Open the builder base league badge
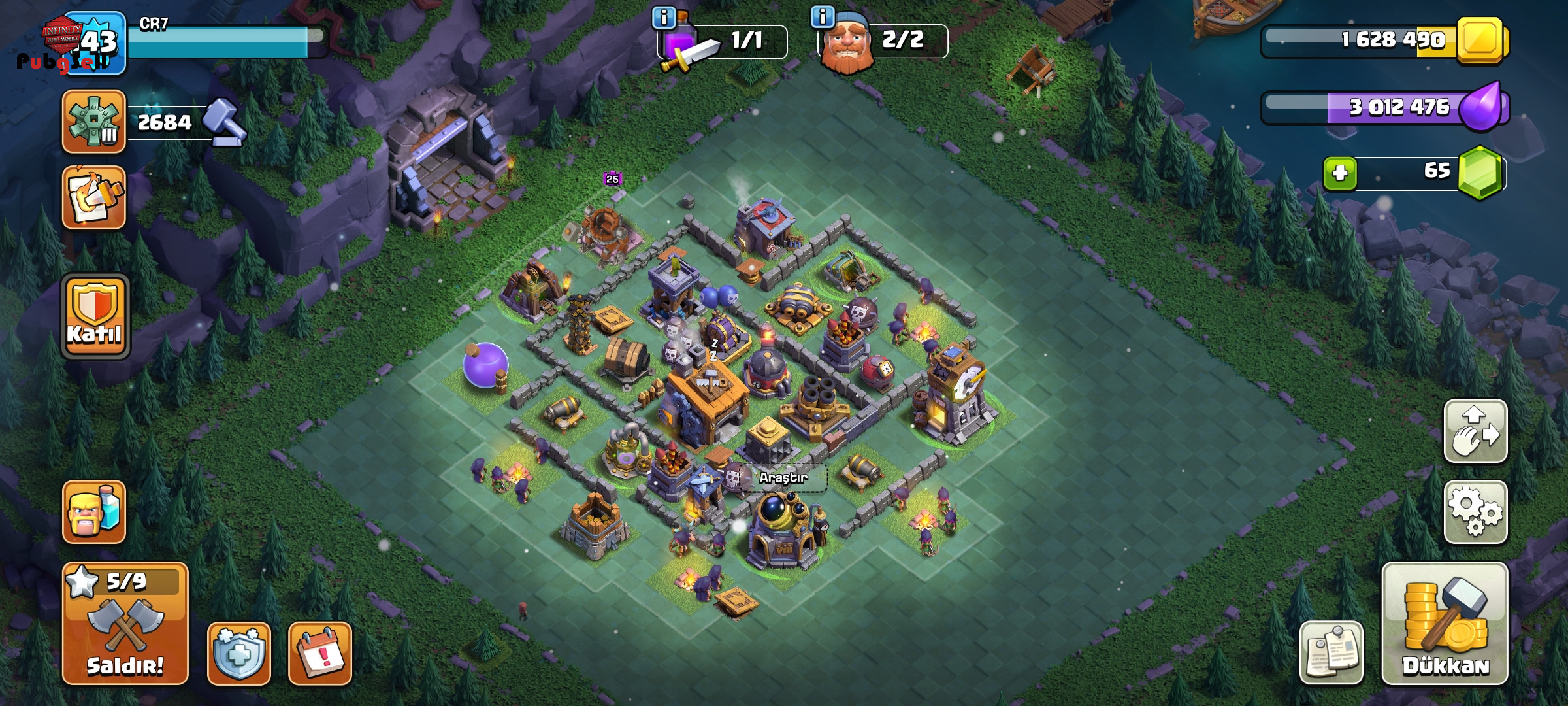Image resolution: width=1568 pixels, height=706 pixels. pos(94,122)
